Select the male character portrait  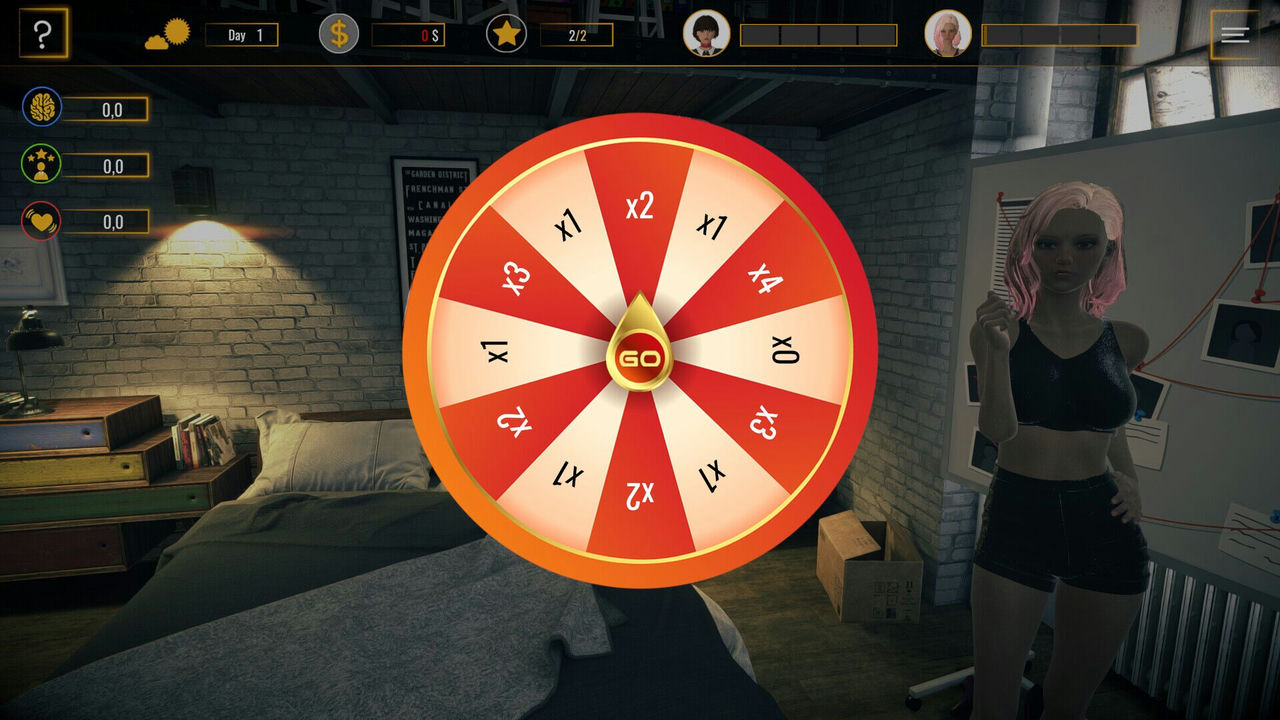point(707,34)
